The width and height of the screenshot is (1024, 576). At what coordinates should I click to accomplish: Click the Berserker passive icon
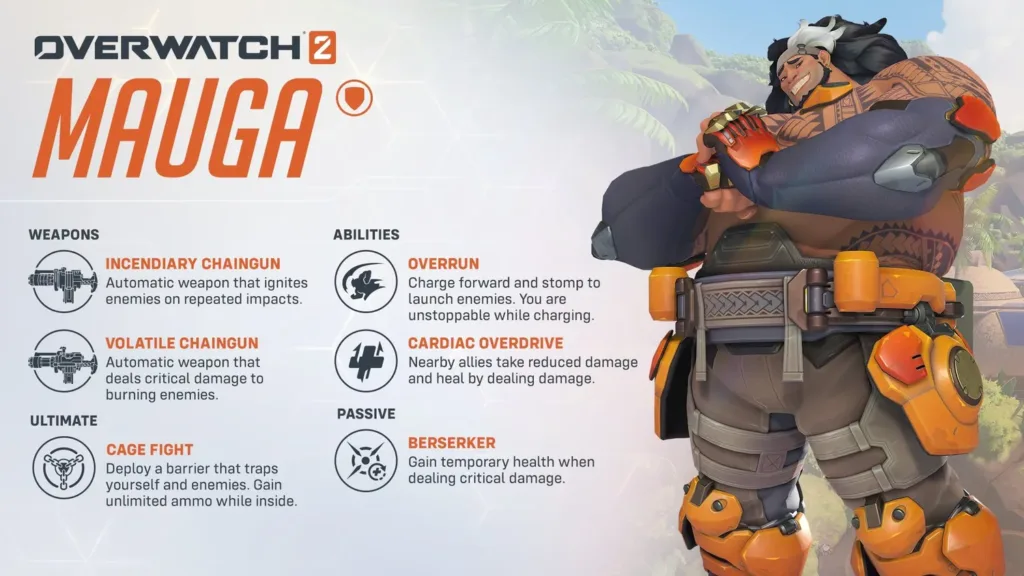click(365, 460)
